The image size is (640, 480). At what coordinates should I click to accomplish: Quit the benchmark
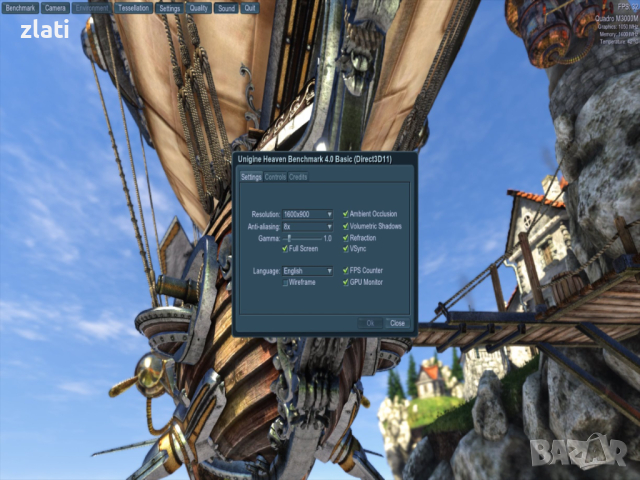click(250, 7)
